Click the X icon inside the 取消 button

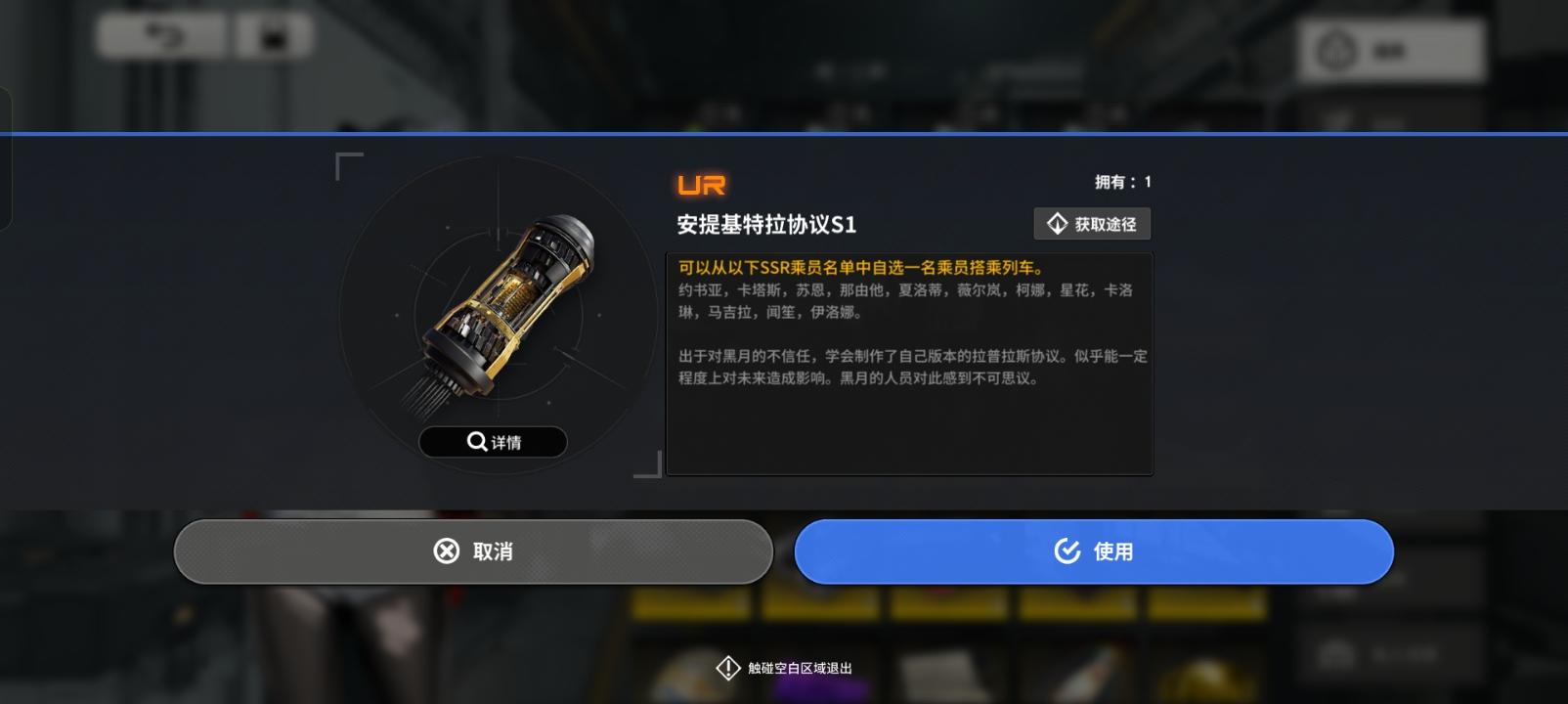click(x=446, y=550)
